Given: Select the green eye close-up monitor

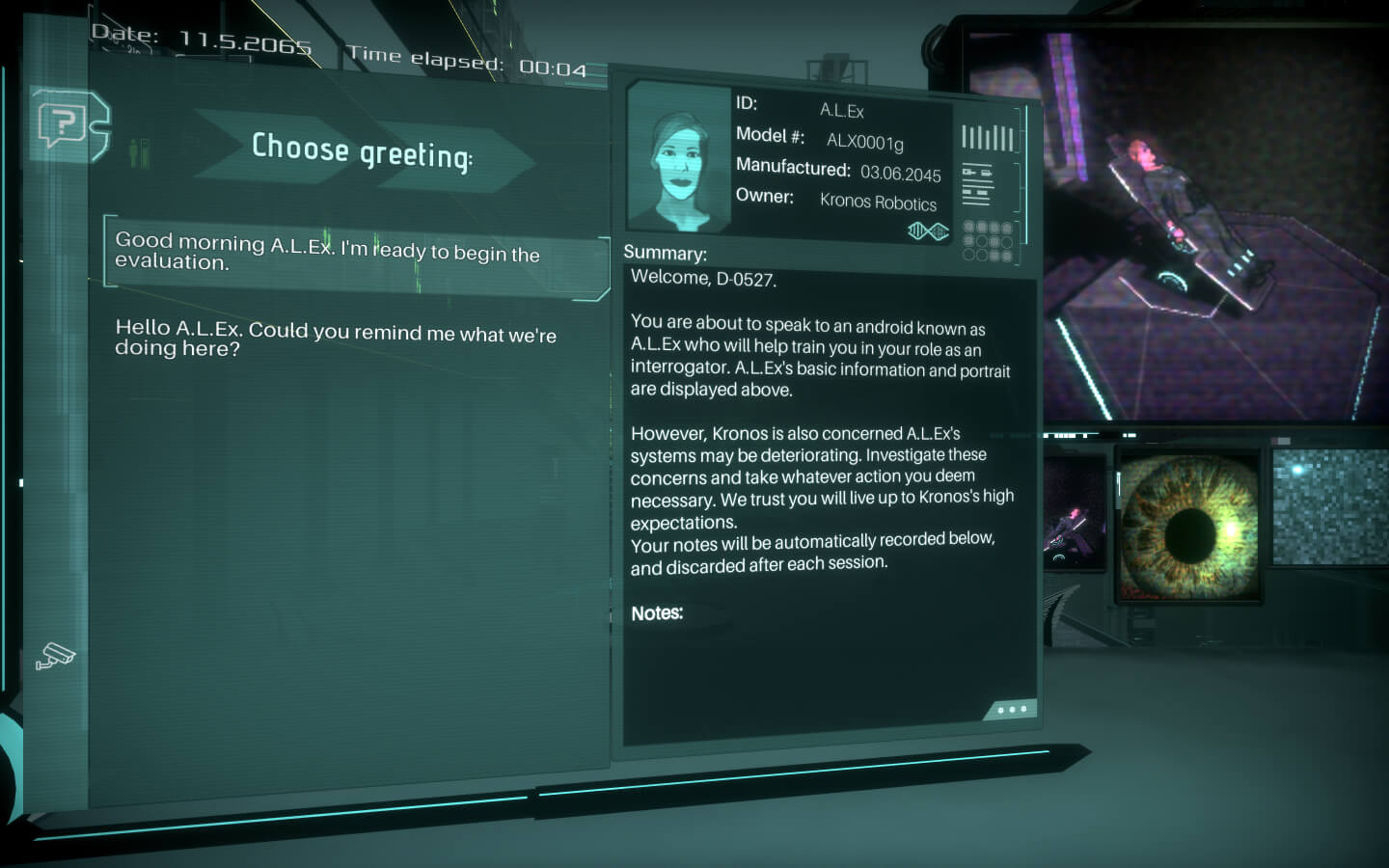Looking at the screenshot, I should coord(1188,527).
